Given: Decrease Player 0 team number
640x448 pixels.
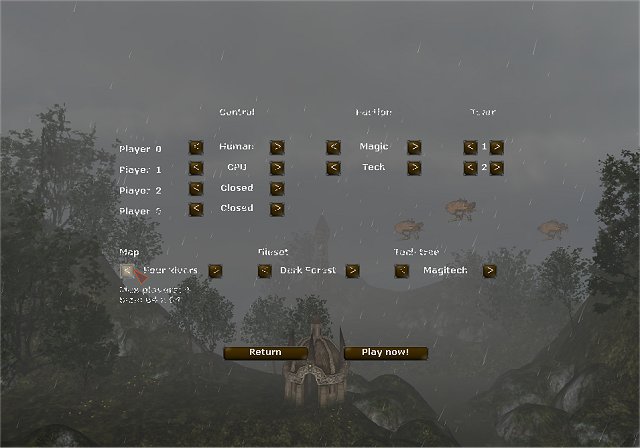Looking at the screenshot, I should click(x=470, y=147).
